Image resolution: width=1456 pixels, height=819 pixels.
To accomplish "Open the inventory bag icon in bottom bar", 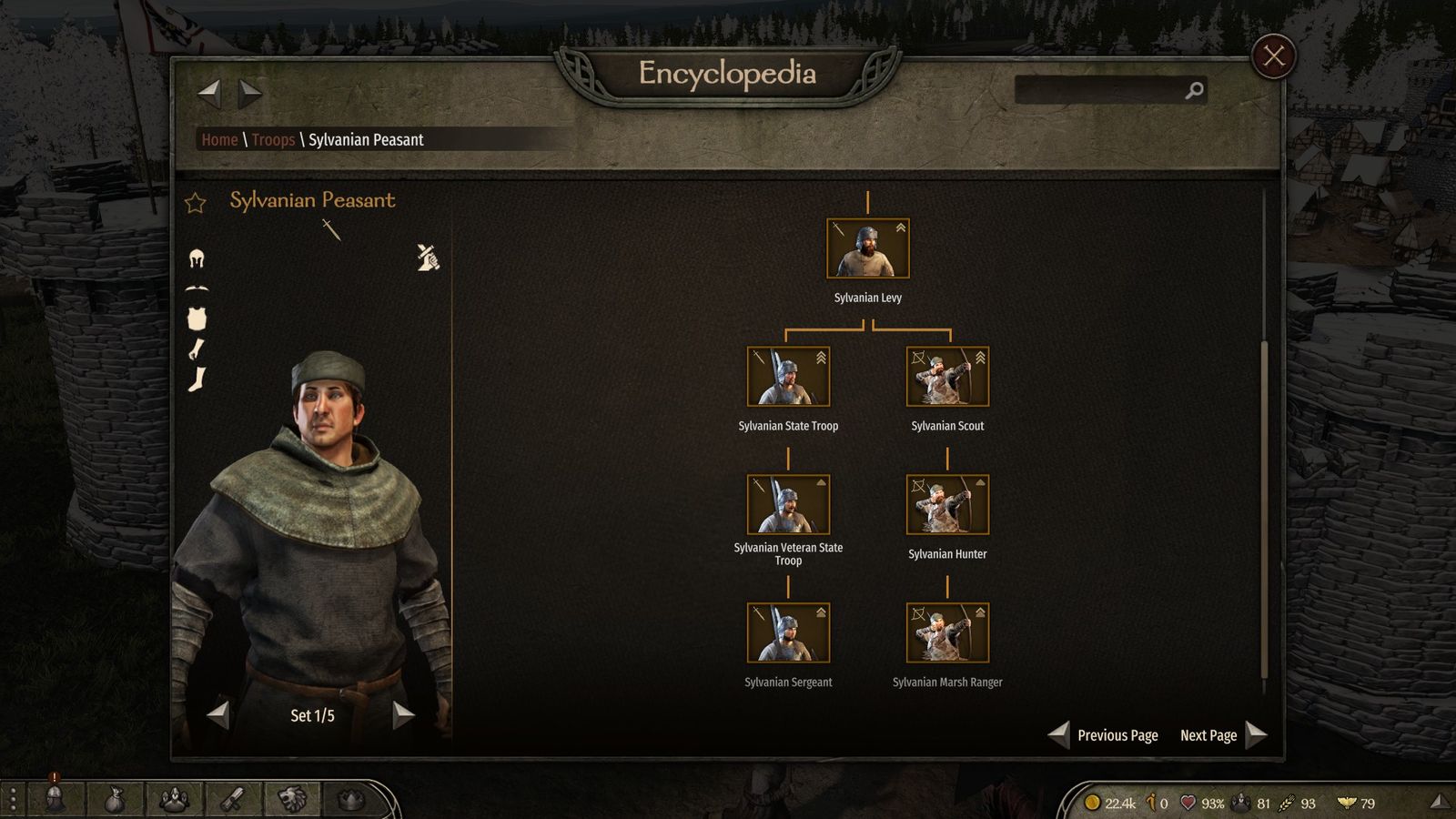I will point(114,800).
